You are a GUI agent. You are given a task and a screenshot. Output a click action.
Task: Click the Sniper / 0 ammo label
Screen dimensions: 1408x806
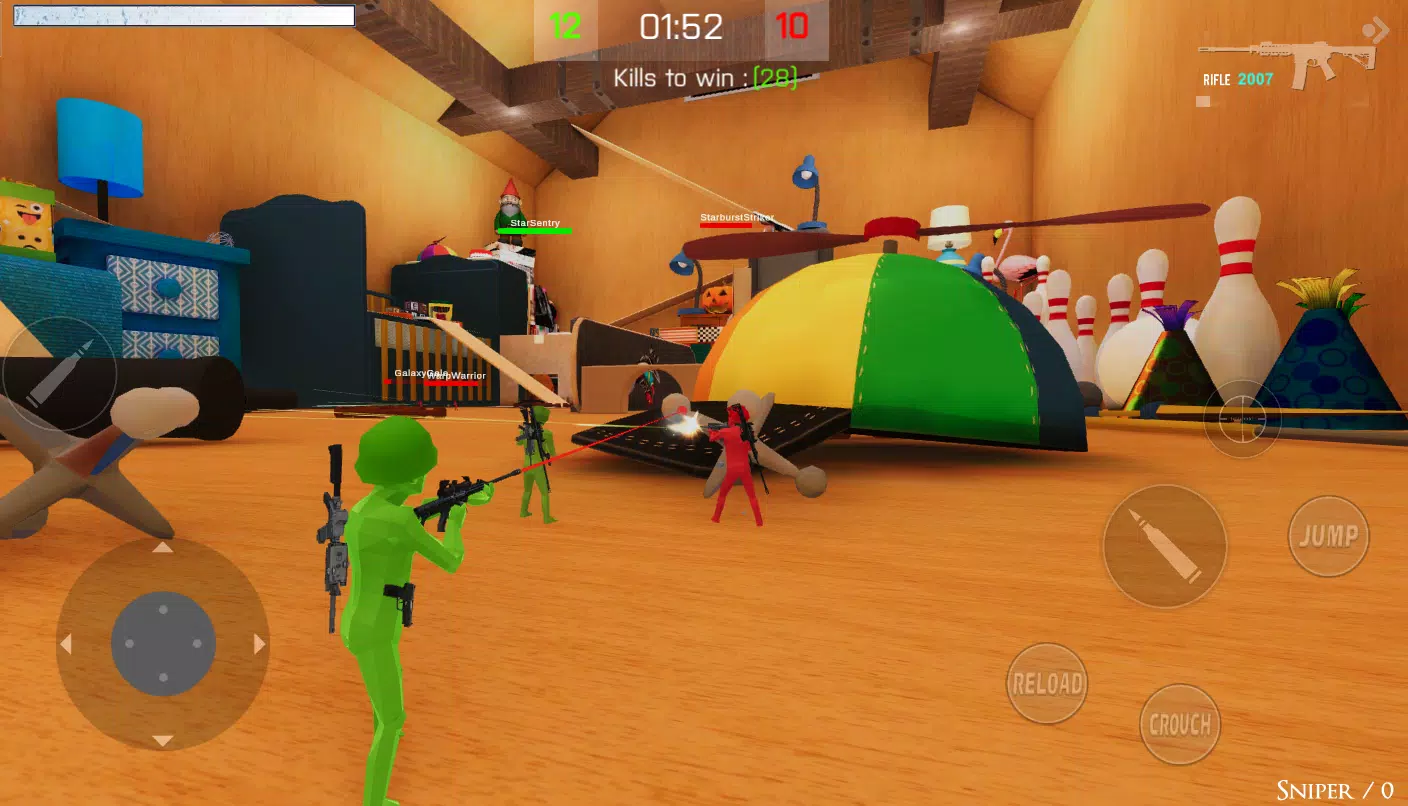(1334, 789)
